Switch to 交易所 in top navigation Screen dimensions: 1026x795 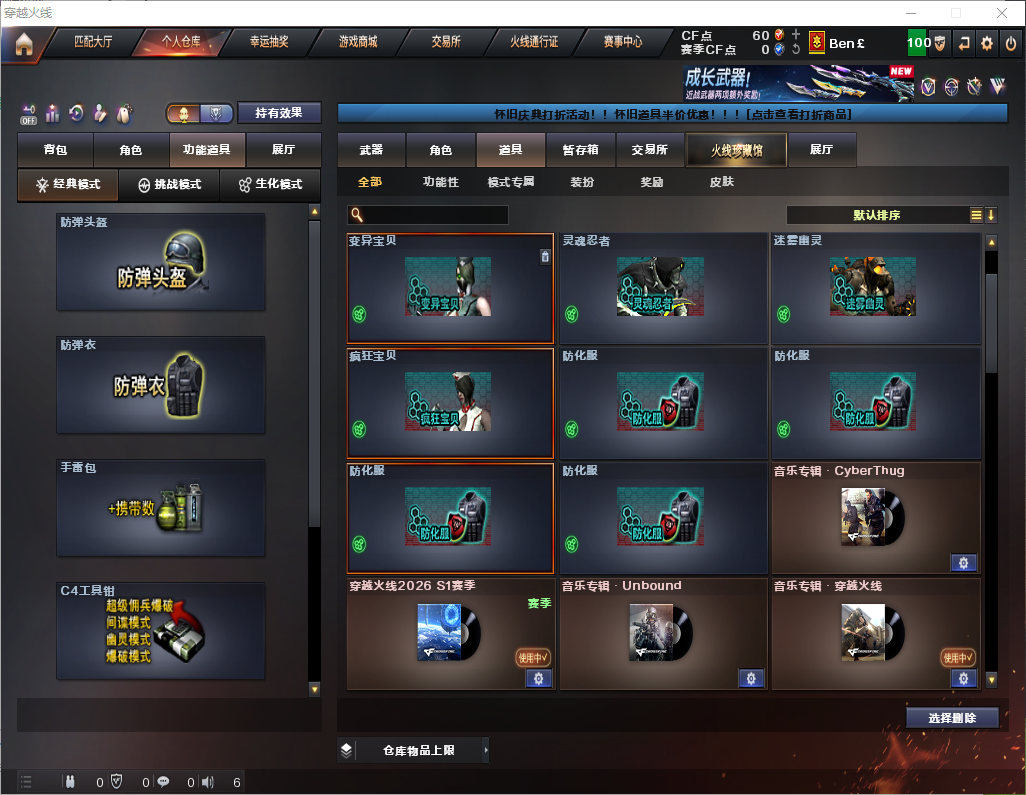click(446, 42)
